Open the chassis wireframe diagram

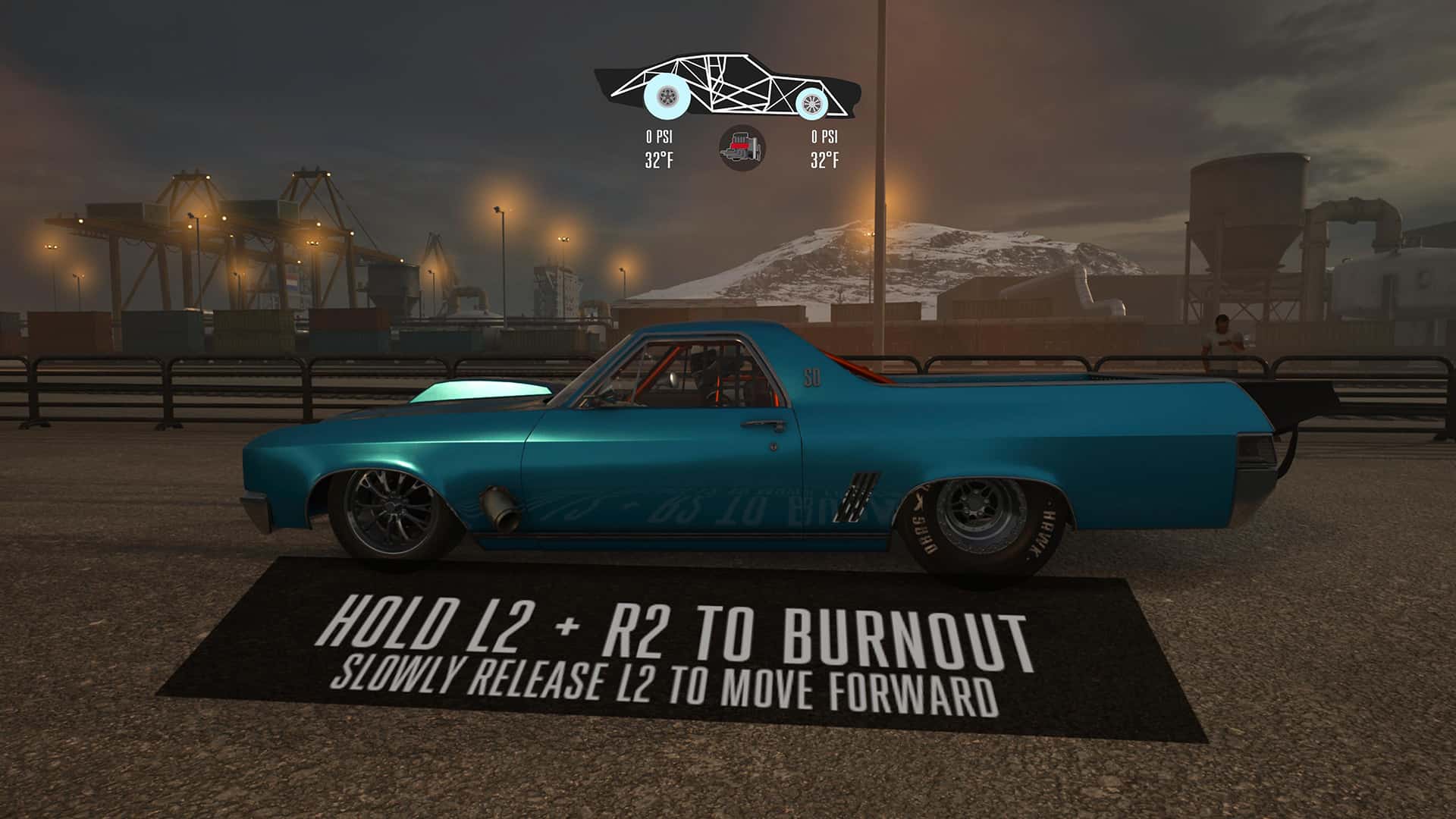pos(728,87)
